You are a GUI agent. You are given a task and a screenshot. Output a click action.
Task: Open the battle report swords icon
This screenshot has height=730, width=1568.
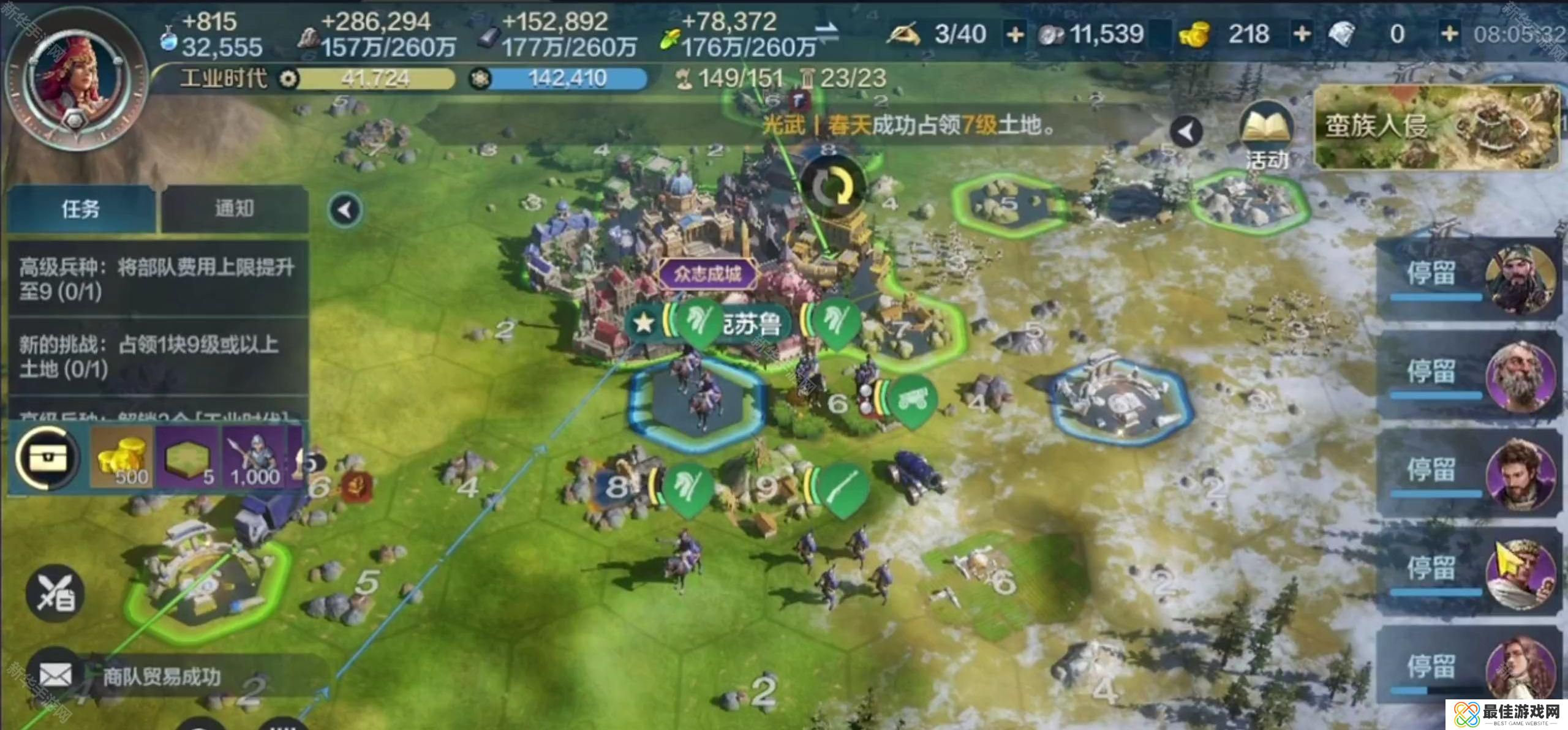(55, 593)
